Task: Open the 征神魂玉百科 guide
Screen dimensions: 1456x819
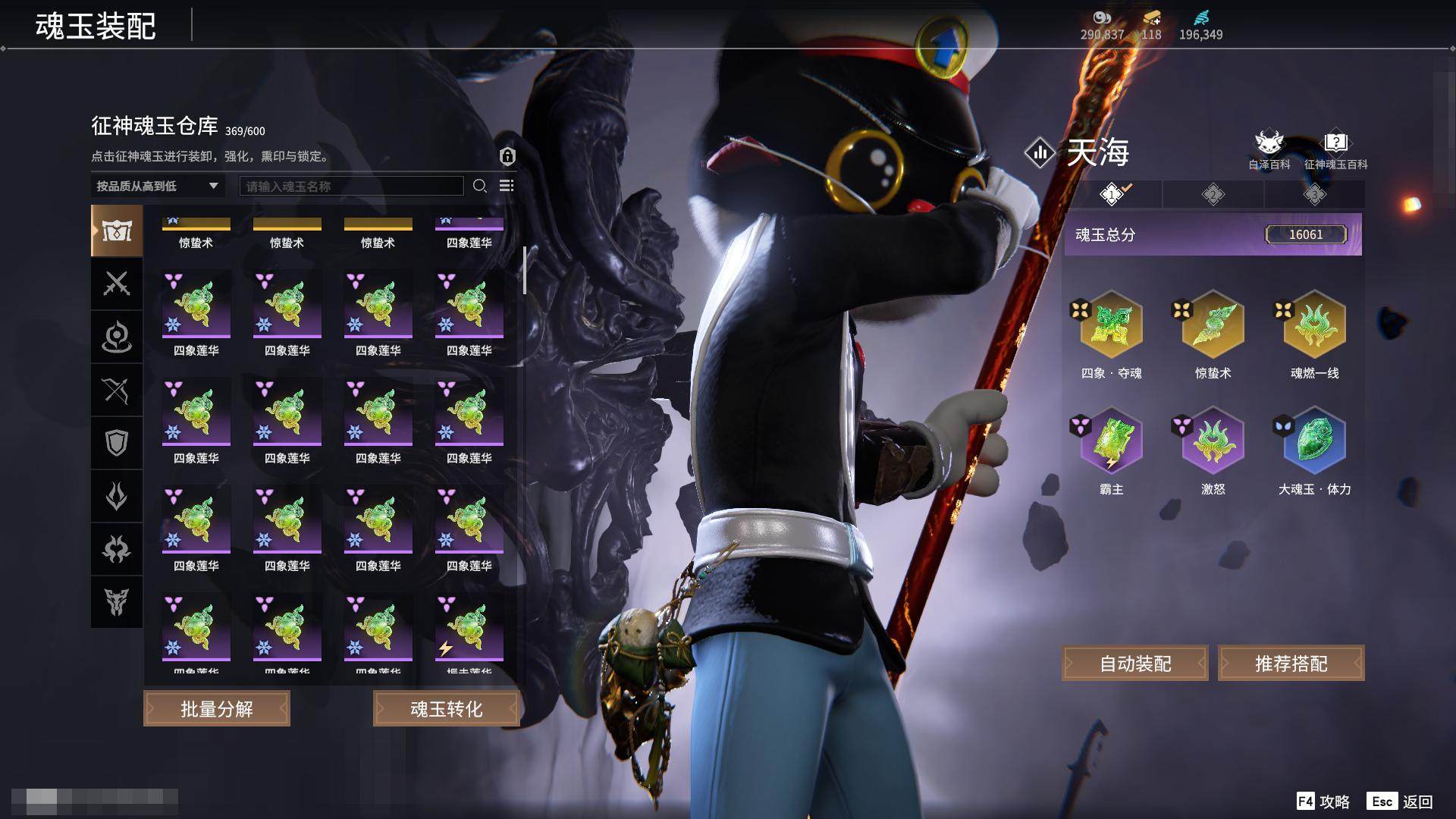Action: (x=1335, y=149)
